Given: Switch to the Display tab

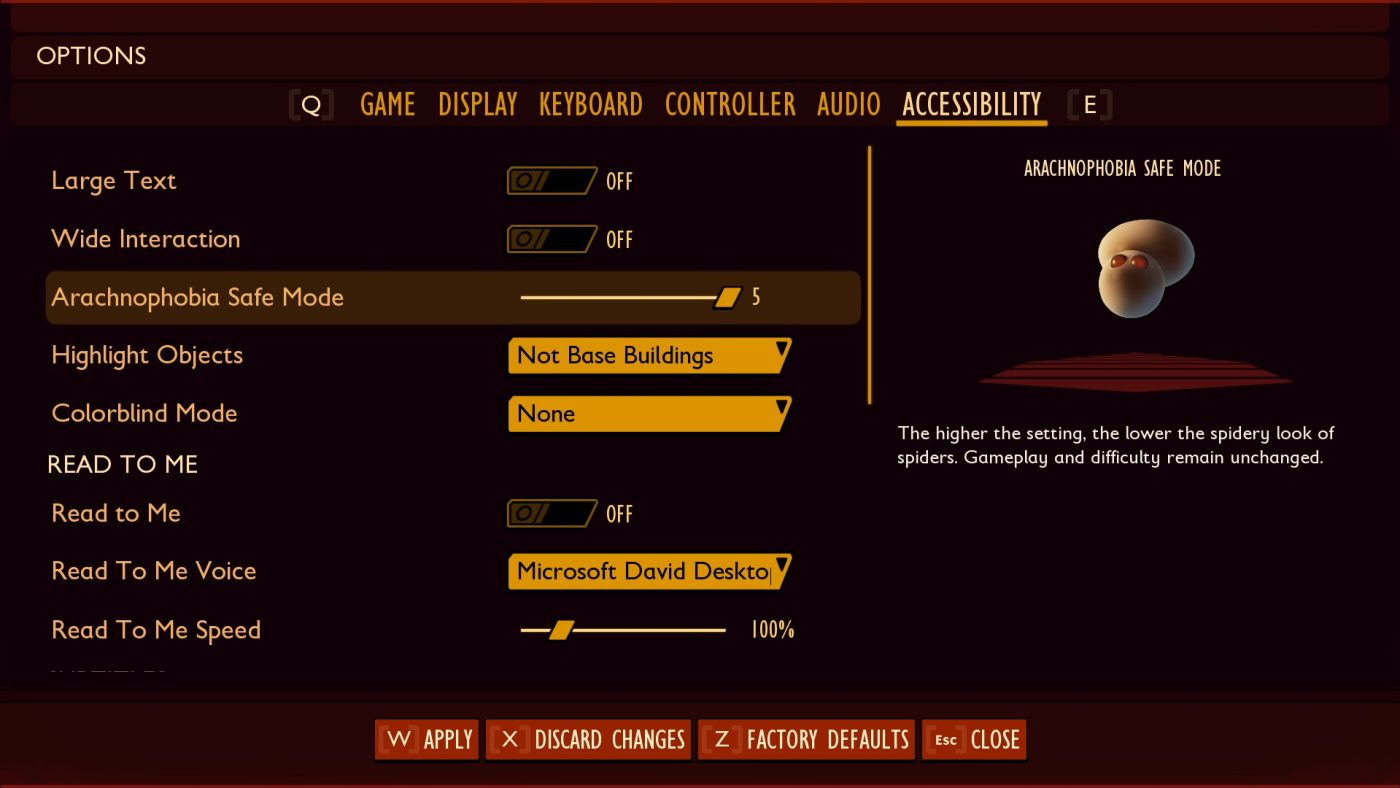Looking at the screenshot, I should (x=477, y=104).
